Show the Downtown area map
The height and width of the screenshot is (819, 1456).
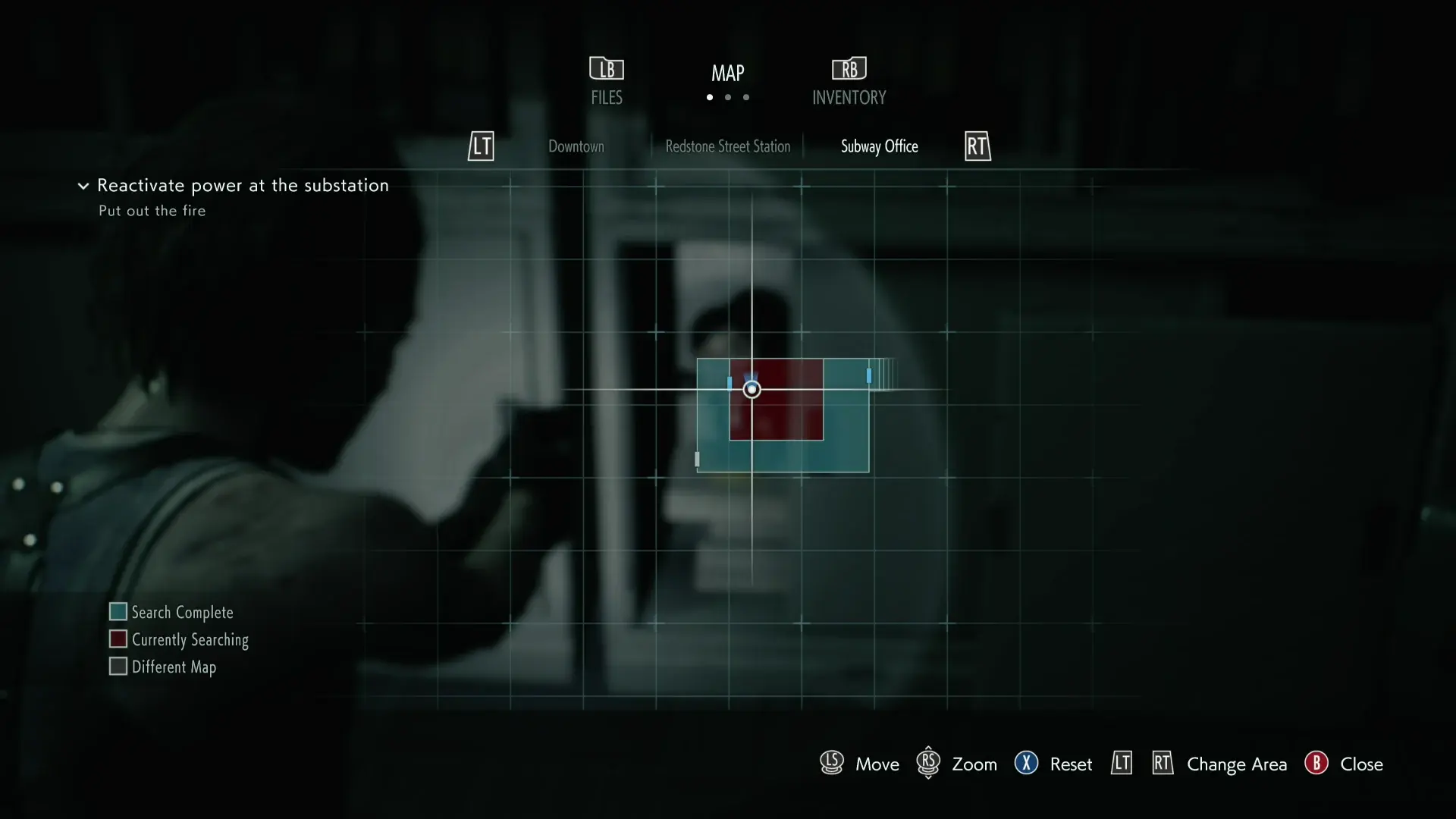(576, 146)
